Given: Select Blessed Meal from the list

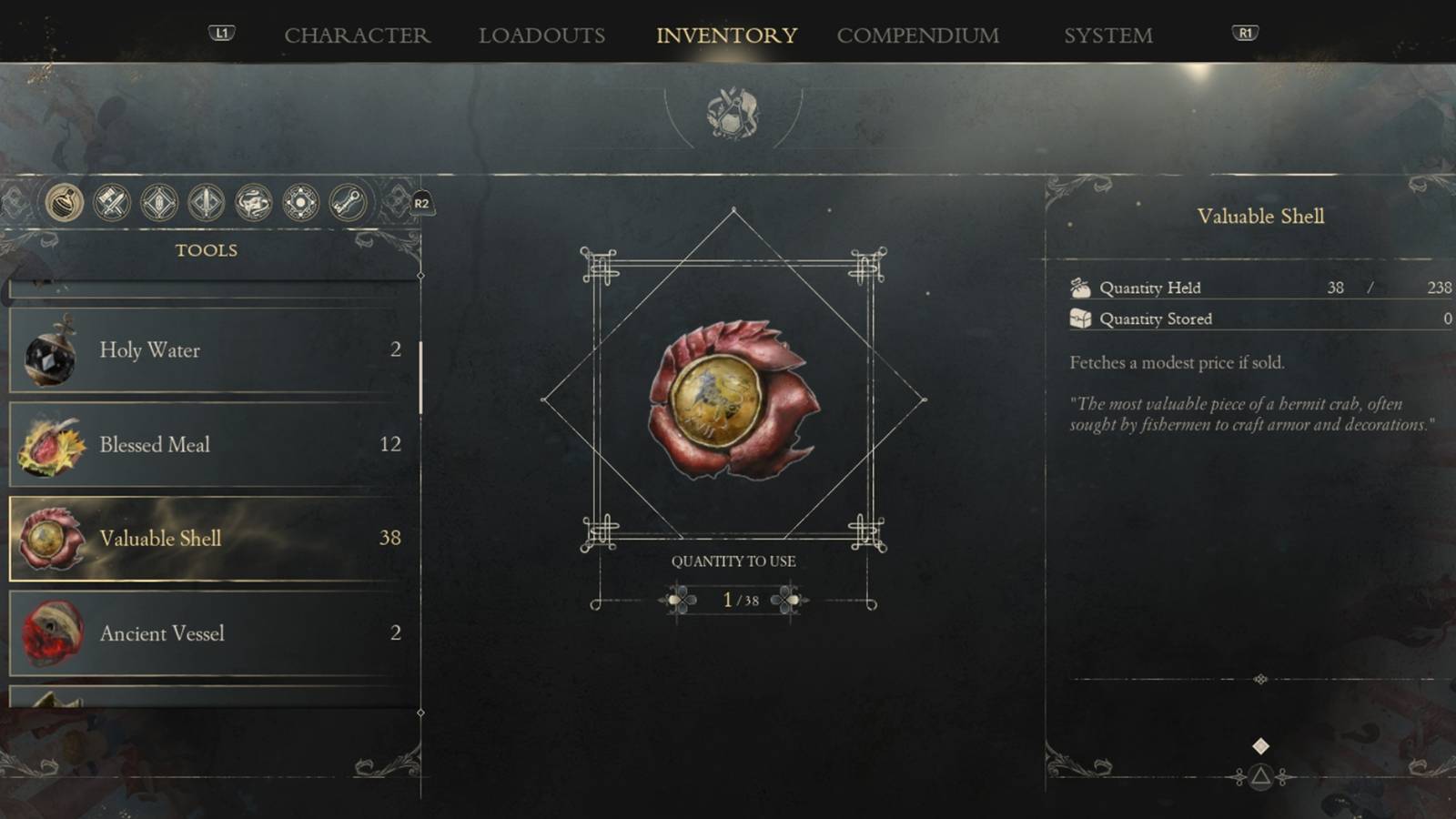Looking at the screenshot, I should tap(205, 445).
